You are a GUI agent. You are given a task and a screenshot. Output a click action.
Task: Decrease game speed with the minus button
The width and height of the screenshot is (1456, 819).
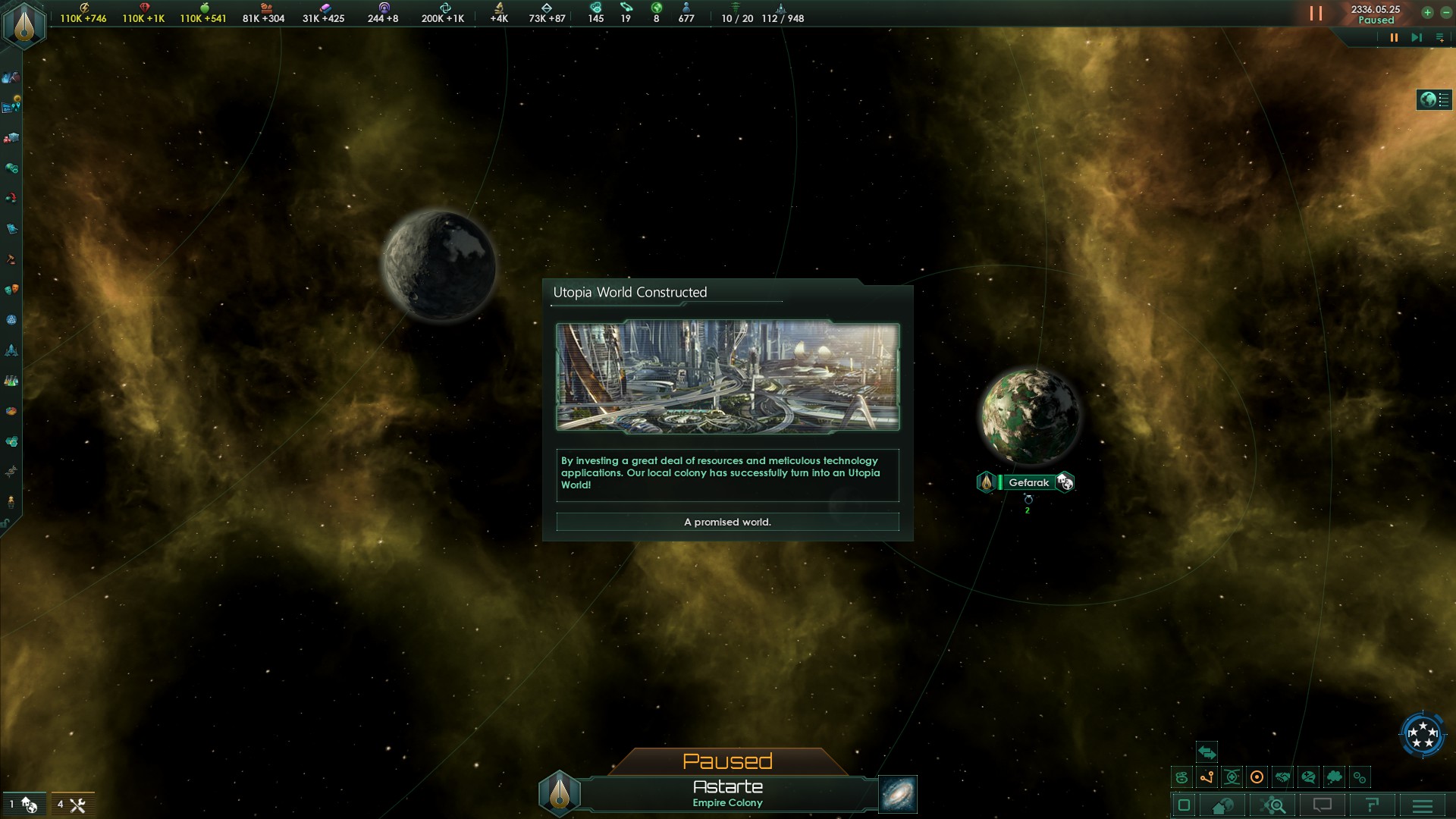pos(1445,12)
